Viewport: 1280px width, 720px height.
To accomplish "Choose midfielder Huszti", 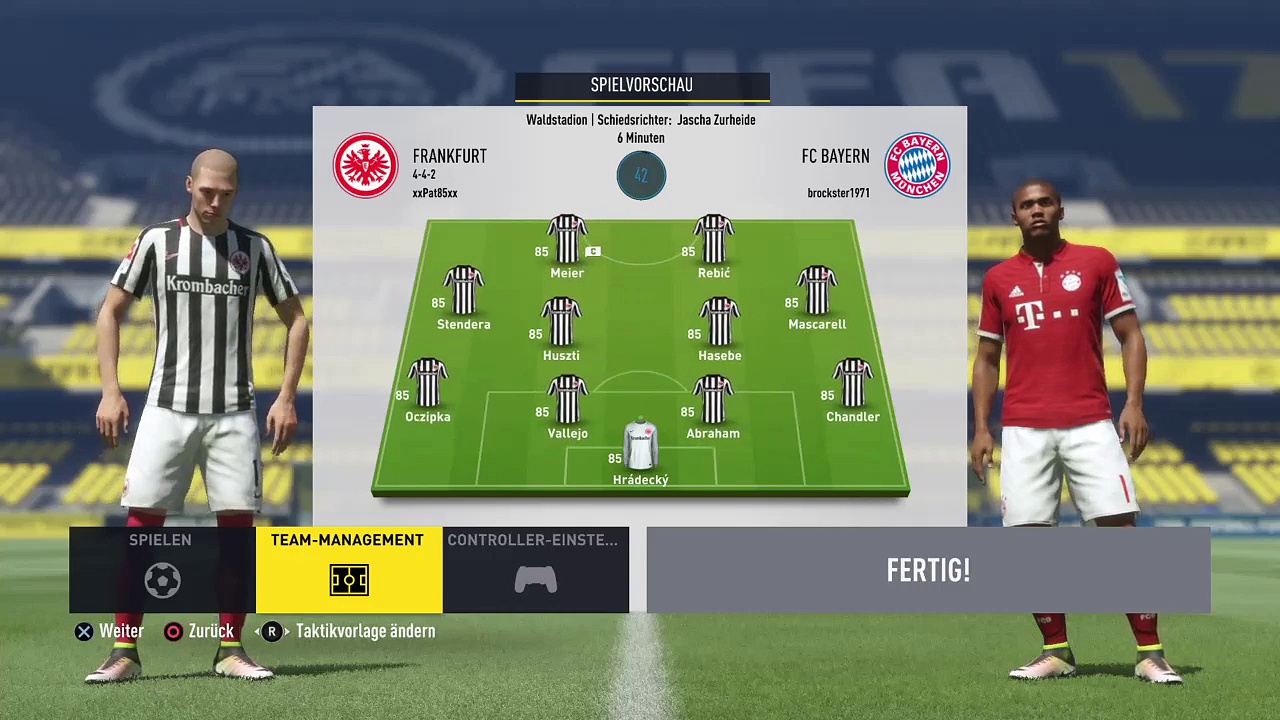I will click(561, 322).
